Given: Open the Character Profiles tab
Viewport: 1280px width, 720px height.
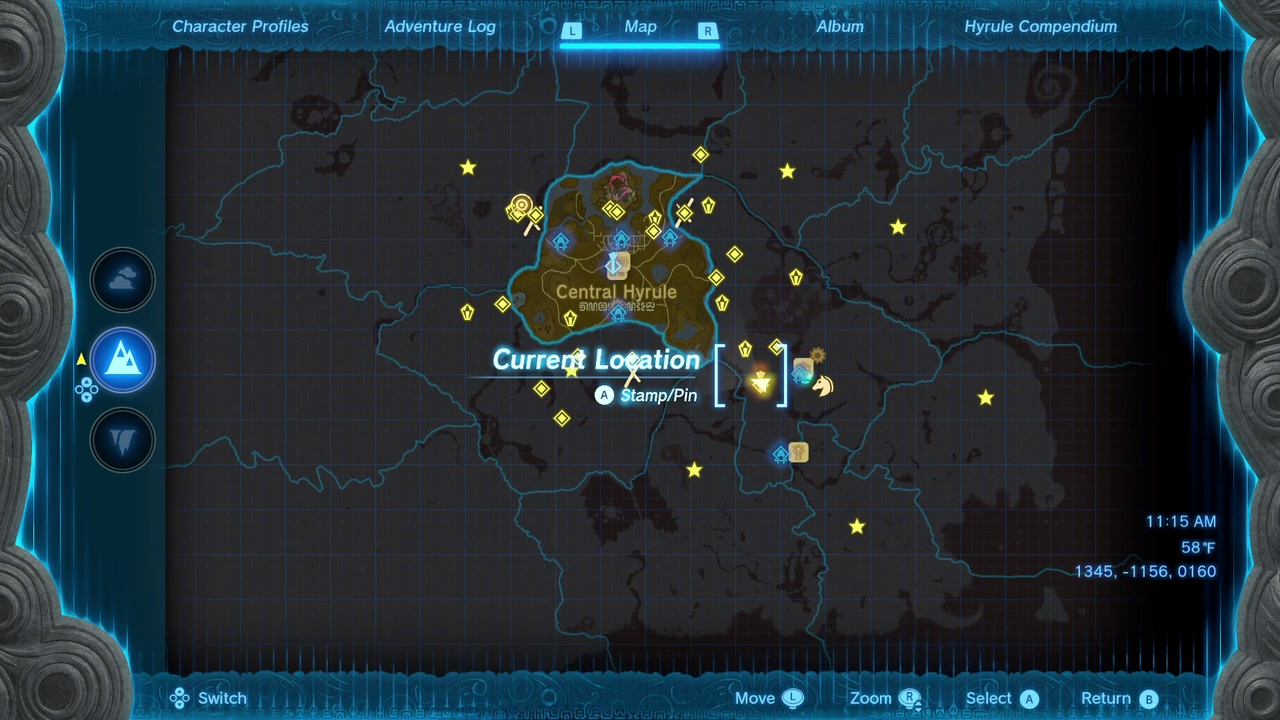Looking at the screenshot, I should pos(240,27).
